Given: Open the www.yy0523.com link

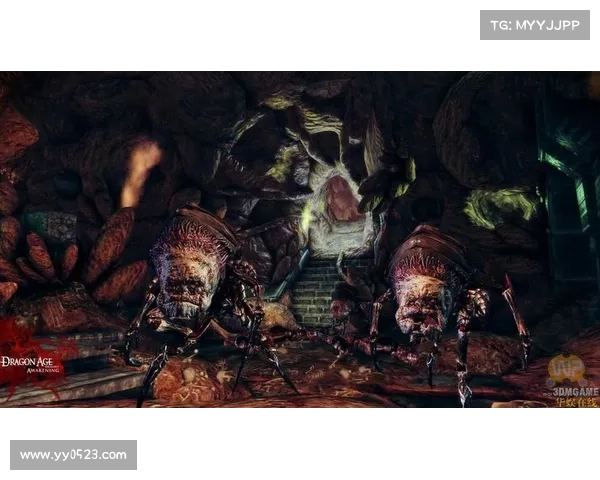Looking at the screenshot, I should click(75, 455).
